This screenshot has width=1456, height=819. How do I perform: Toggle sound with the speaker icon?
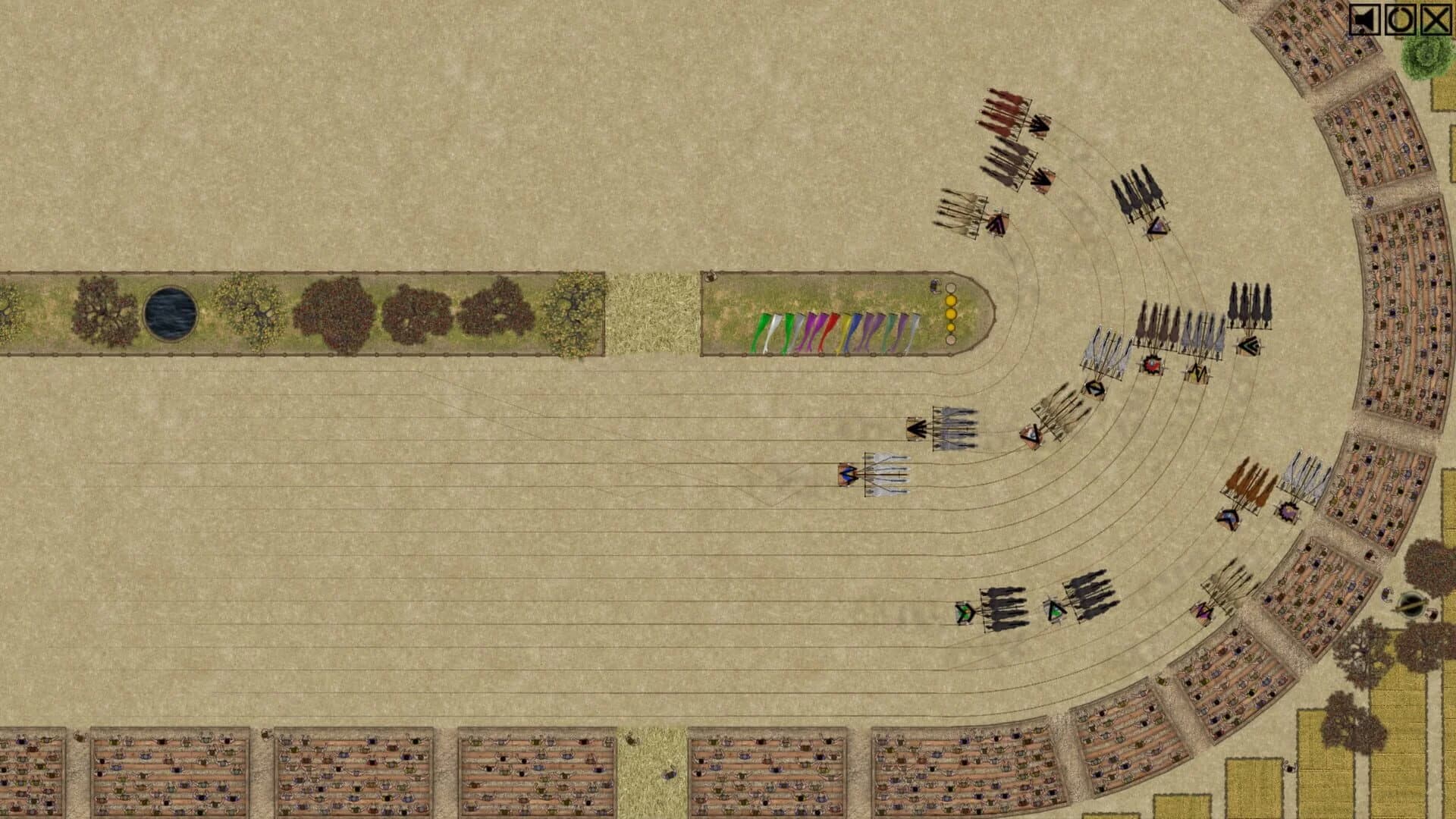(x=1364, y=20)
